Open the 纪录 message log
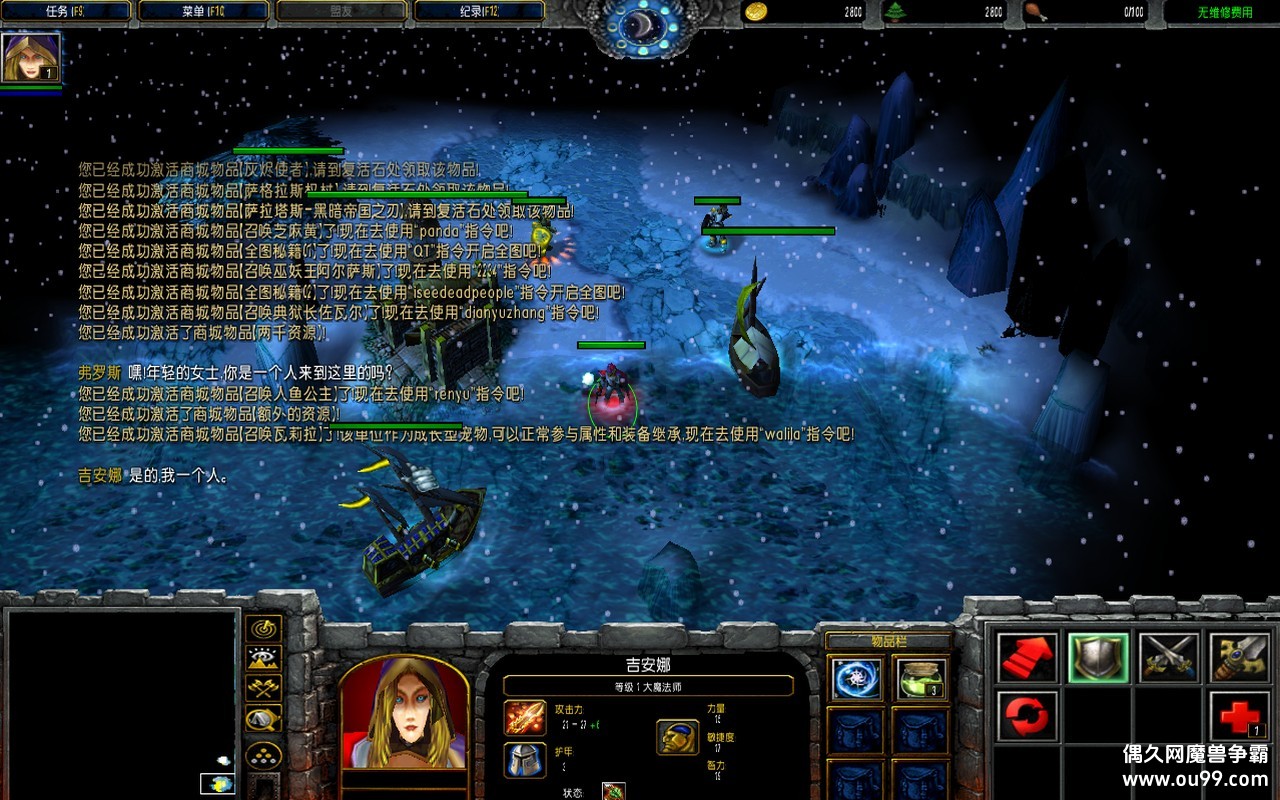The width and height of the screenshot is (1280, 800). point(479,12)
